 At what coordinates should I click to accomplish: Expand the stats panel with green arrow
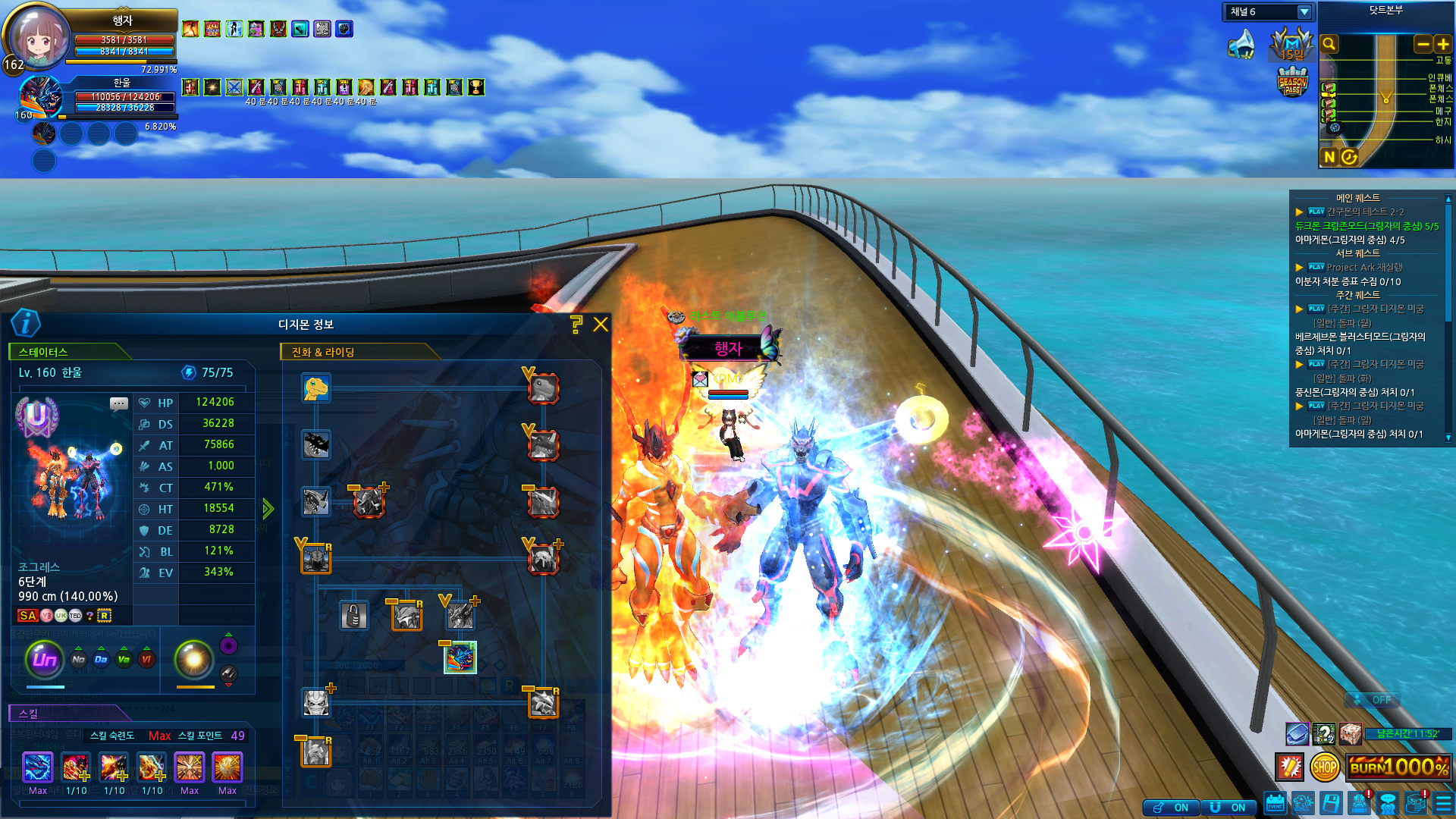click(268, 508)
